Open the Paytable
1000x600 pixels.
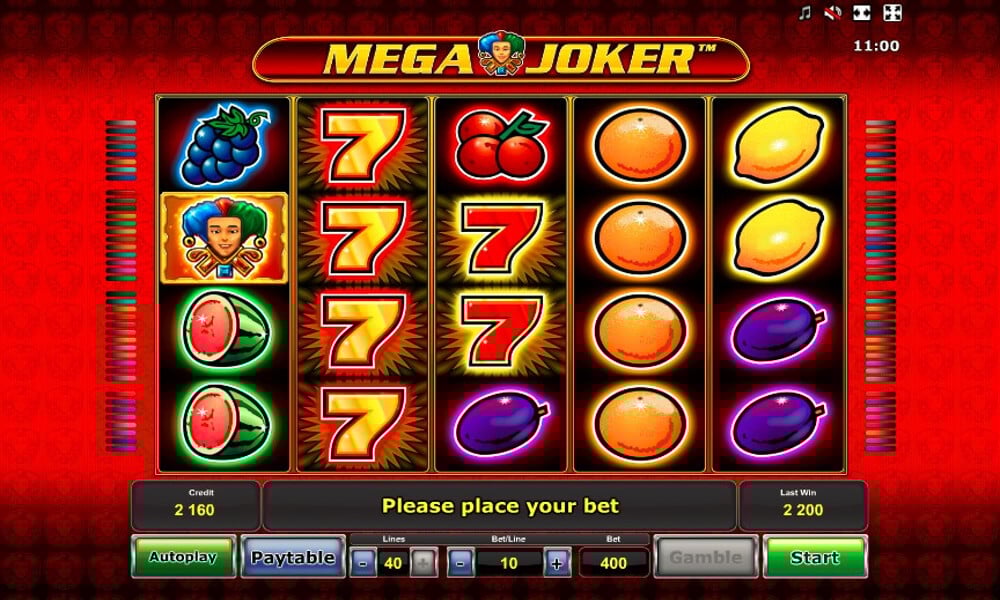tap(292, 557)
